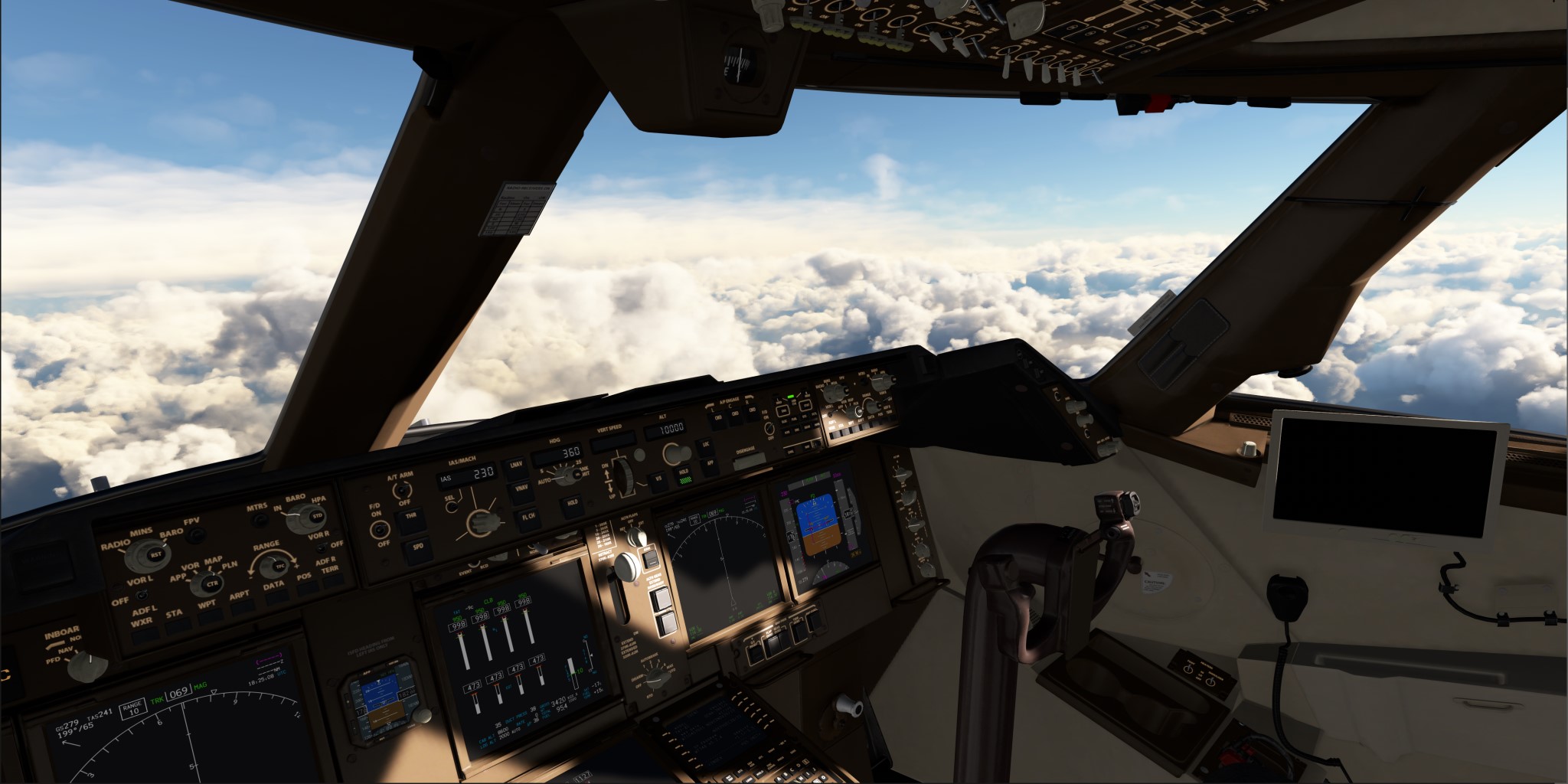Arm the LOC localizer button
This screenshot has height=784, width=1568.
(x=707, y=444)
